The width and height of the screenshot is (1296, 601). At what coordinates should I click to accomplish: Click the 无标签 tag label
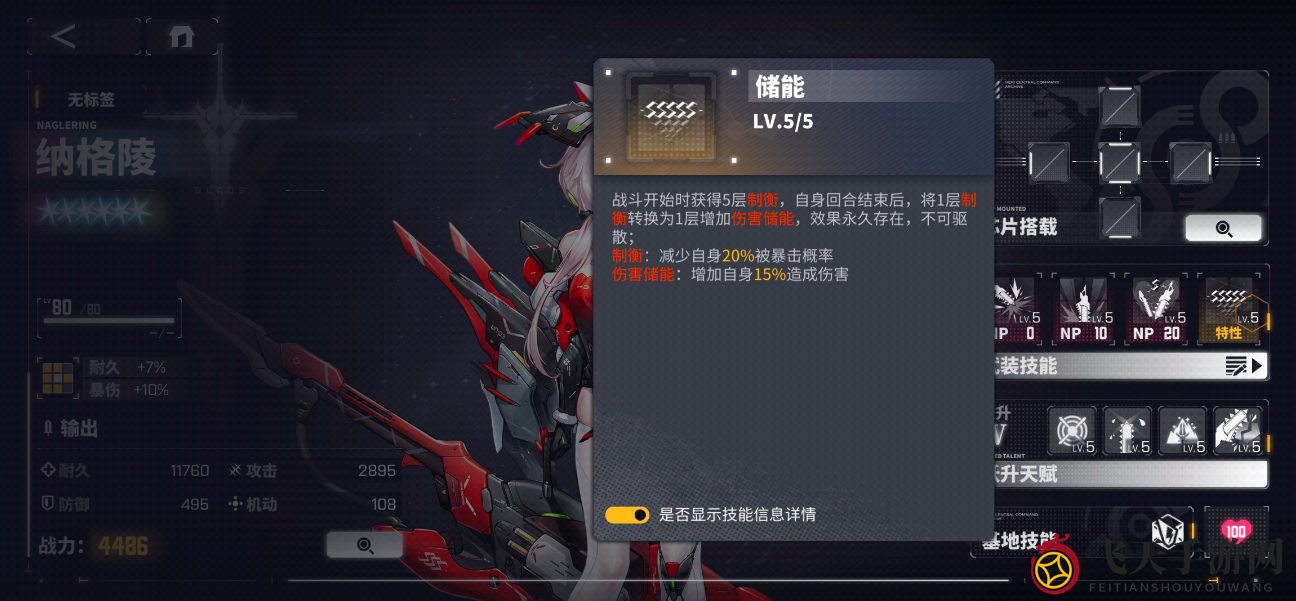tap(91, 100)
